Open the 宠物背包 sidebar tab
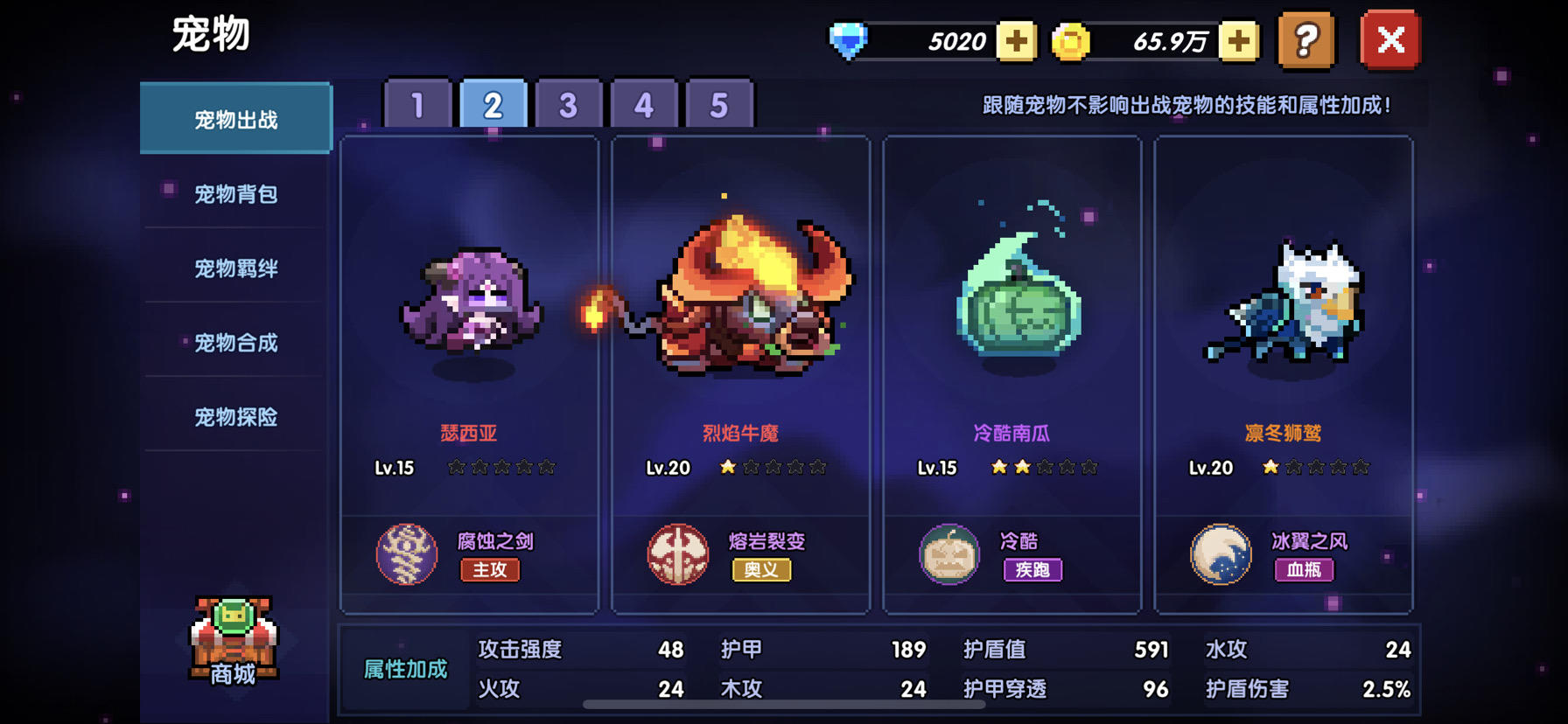1568x724 pixels. (234, 194)
